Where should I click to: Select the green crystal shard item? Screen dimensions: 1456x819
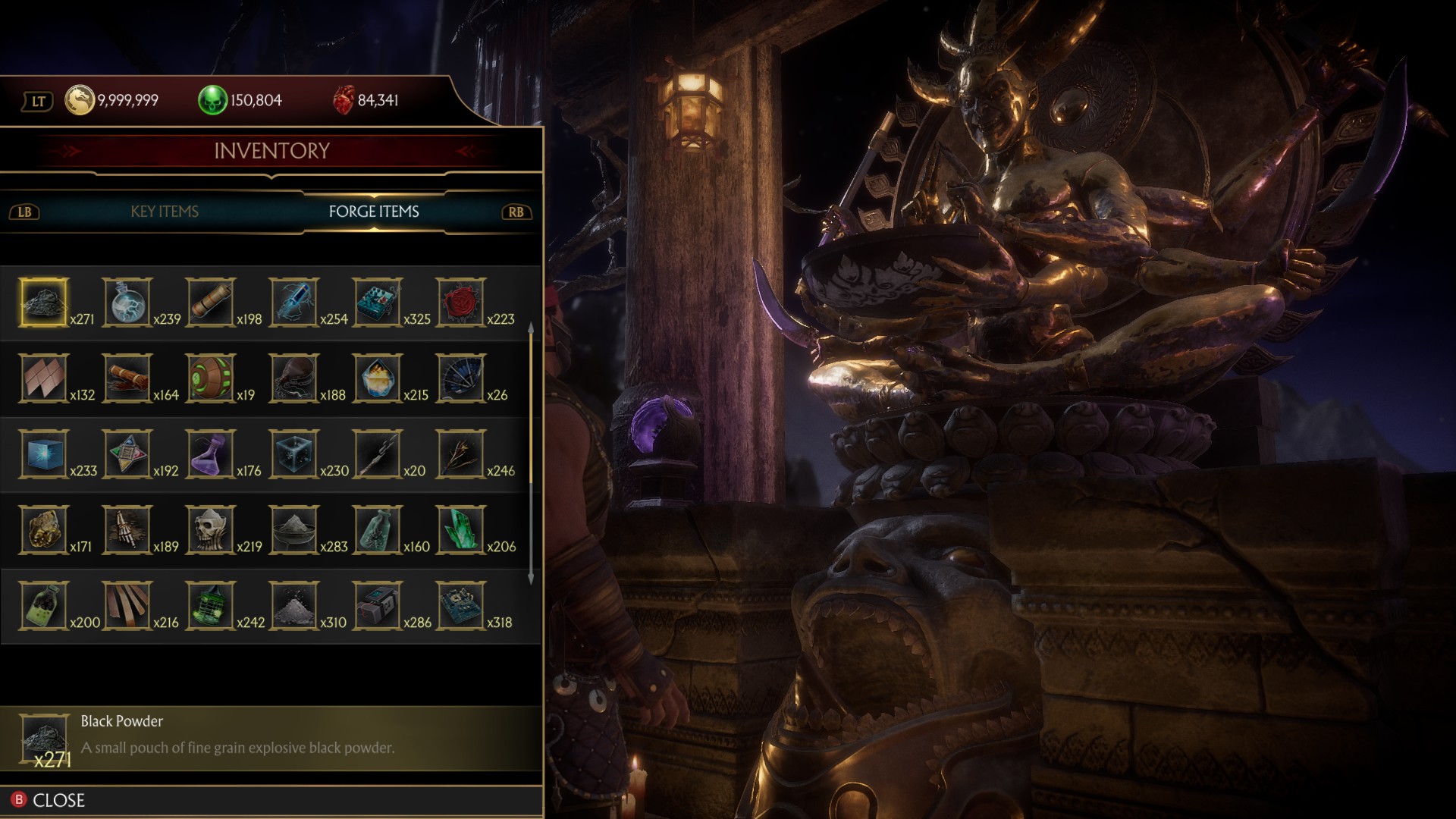460,530
